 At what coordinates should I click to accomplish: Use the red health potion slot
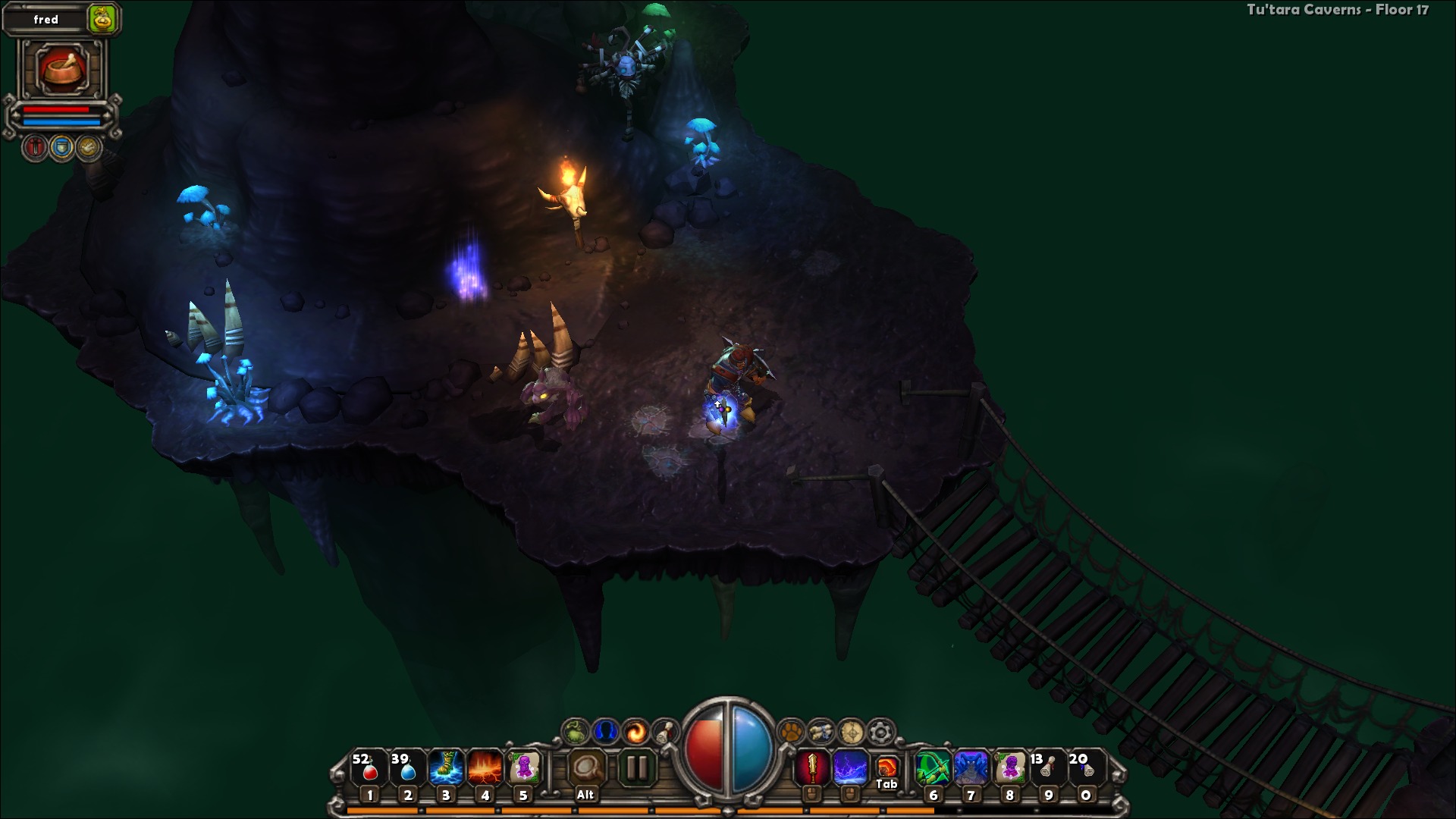(369, 768)
